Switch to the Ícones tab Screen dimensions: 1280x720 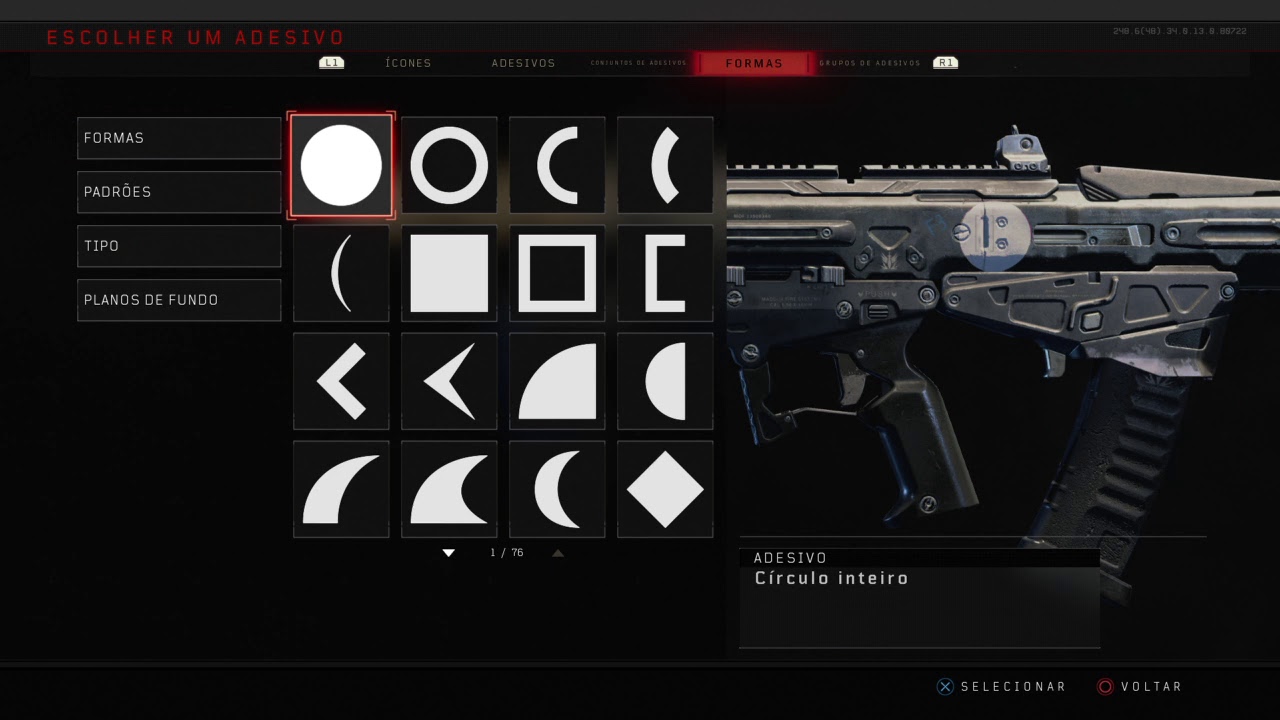point(408,63)
